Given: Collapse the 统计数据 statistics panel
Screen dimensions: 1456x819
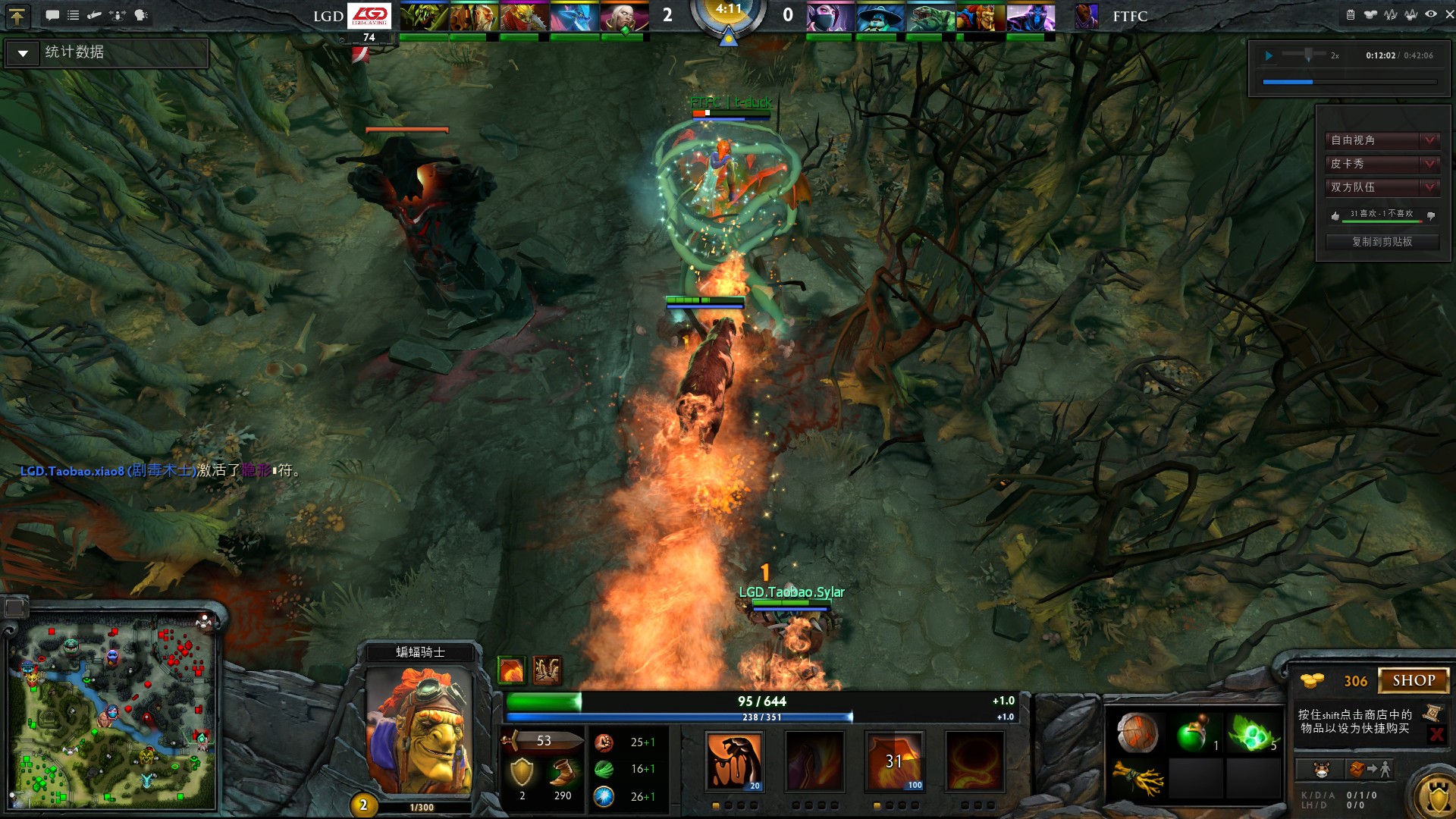Looking at the screenshot, I should click(23, 53).
